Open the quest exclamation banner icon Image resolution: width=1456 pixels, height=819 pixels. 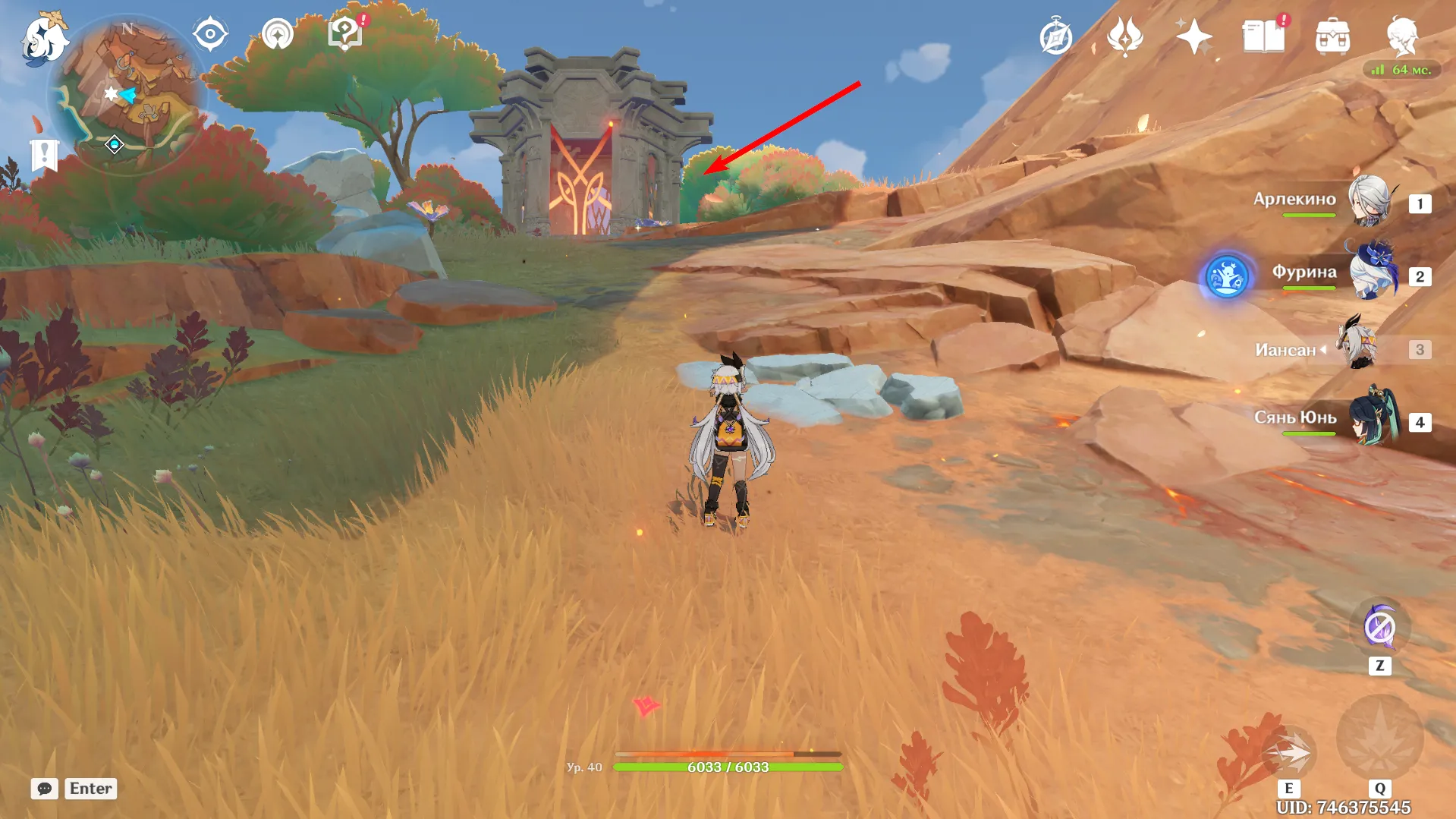44,156
